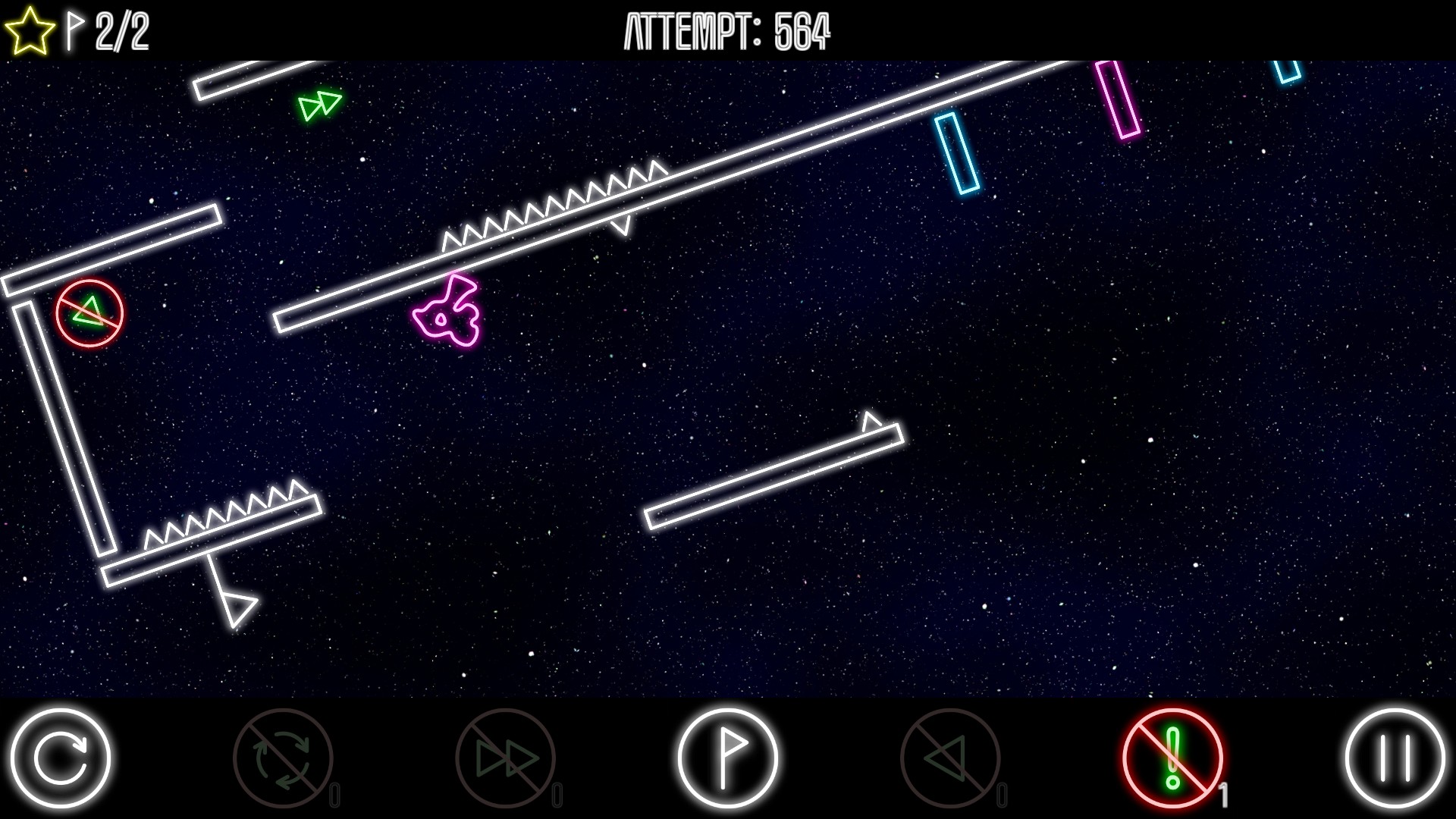Use the reverse triangle powerup
Image resolution: width=1456 pixels, height=819 pixels.
click(x=949, y=758)
